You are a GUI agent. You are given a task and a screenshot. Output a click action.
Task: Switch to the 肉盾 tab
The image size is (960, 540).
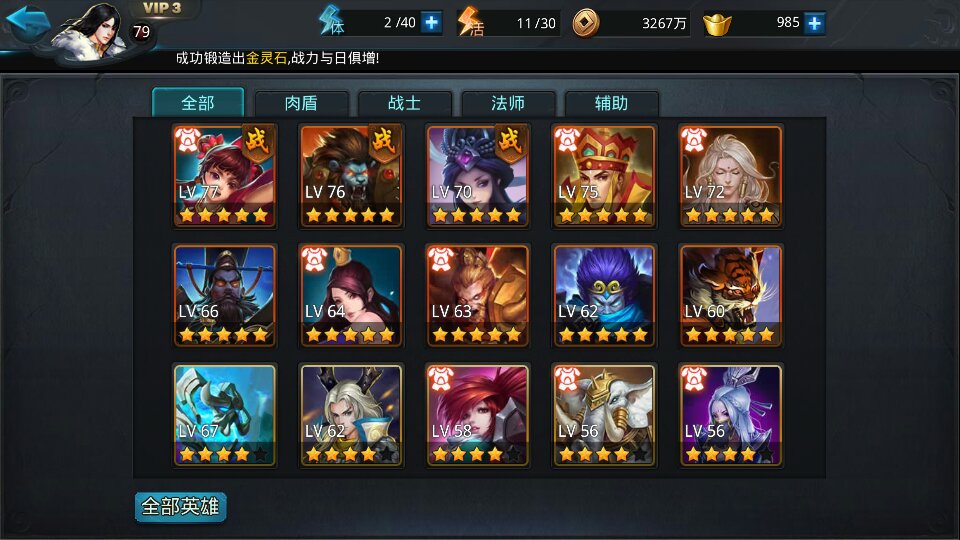(x=302, y=103)
